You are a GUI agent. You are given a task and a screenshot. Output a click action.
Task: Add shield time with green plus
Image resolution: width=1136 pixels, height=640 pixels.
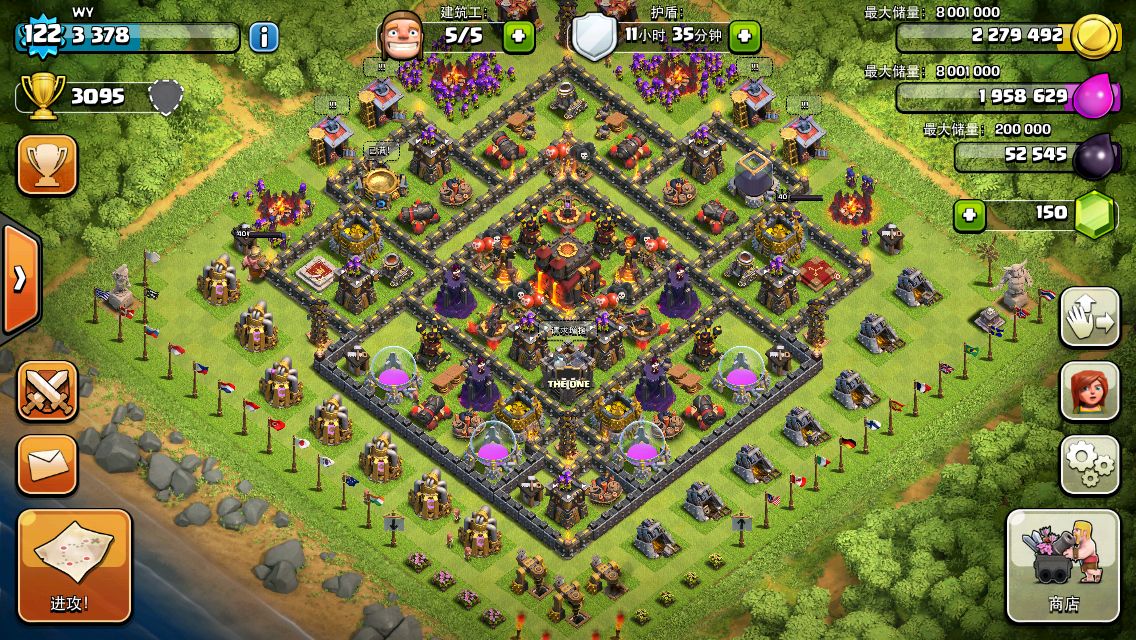point(744,38)
